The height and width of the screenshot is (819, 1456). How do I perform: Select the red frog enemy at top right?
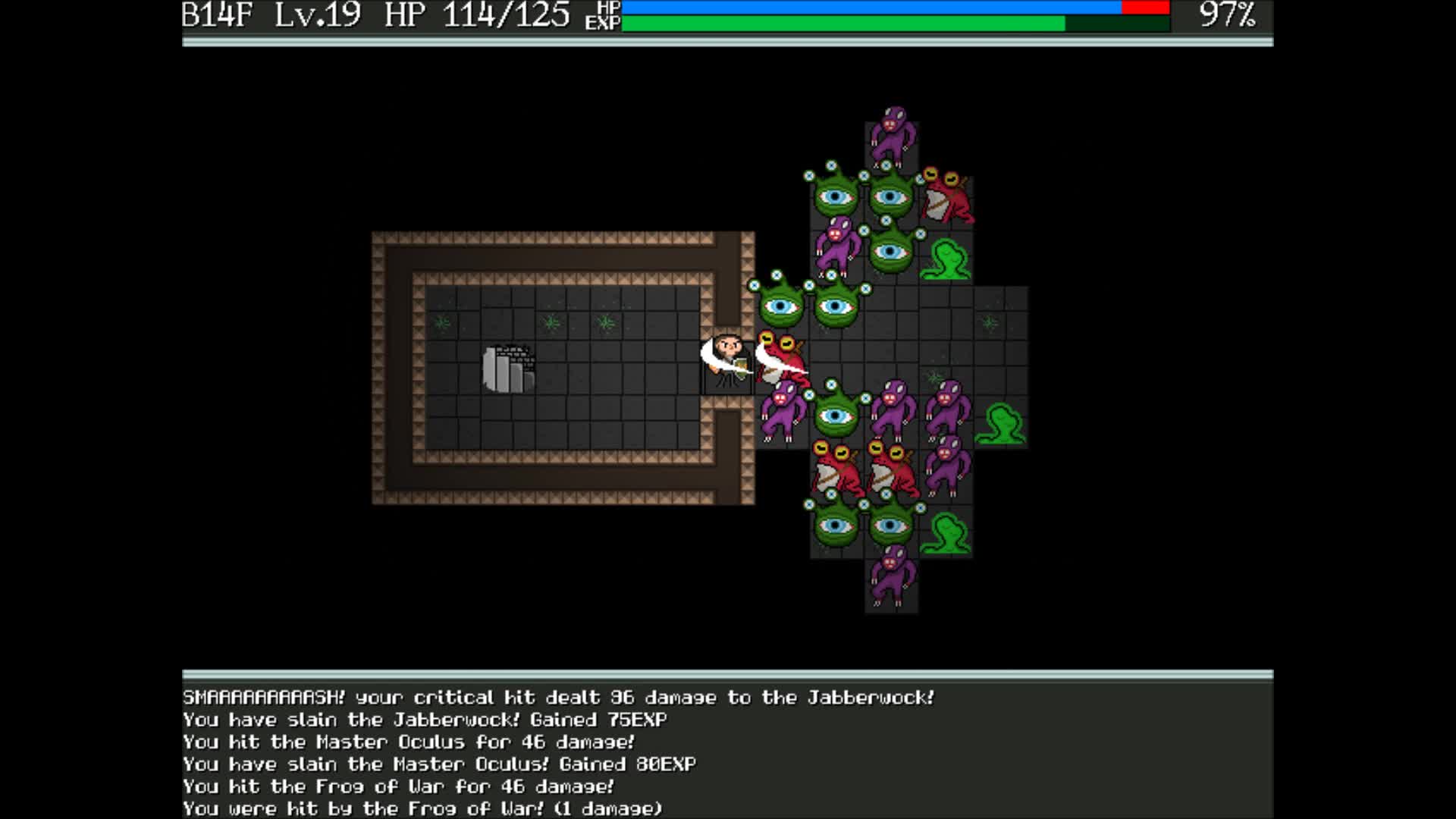(948, 197)
